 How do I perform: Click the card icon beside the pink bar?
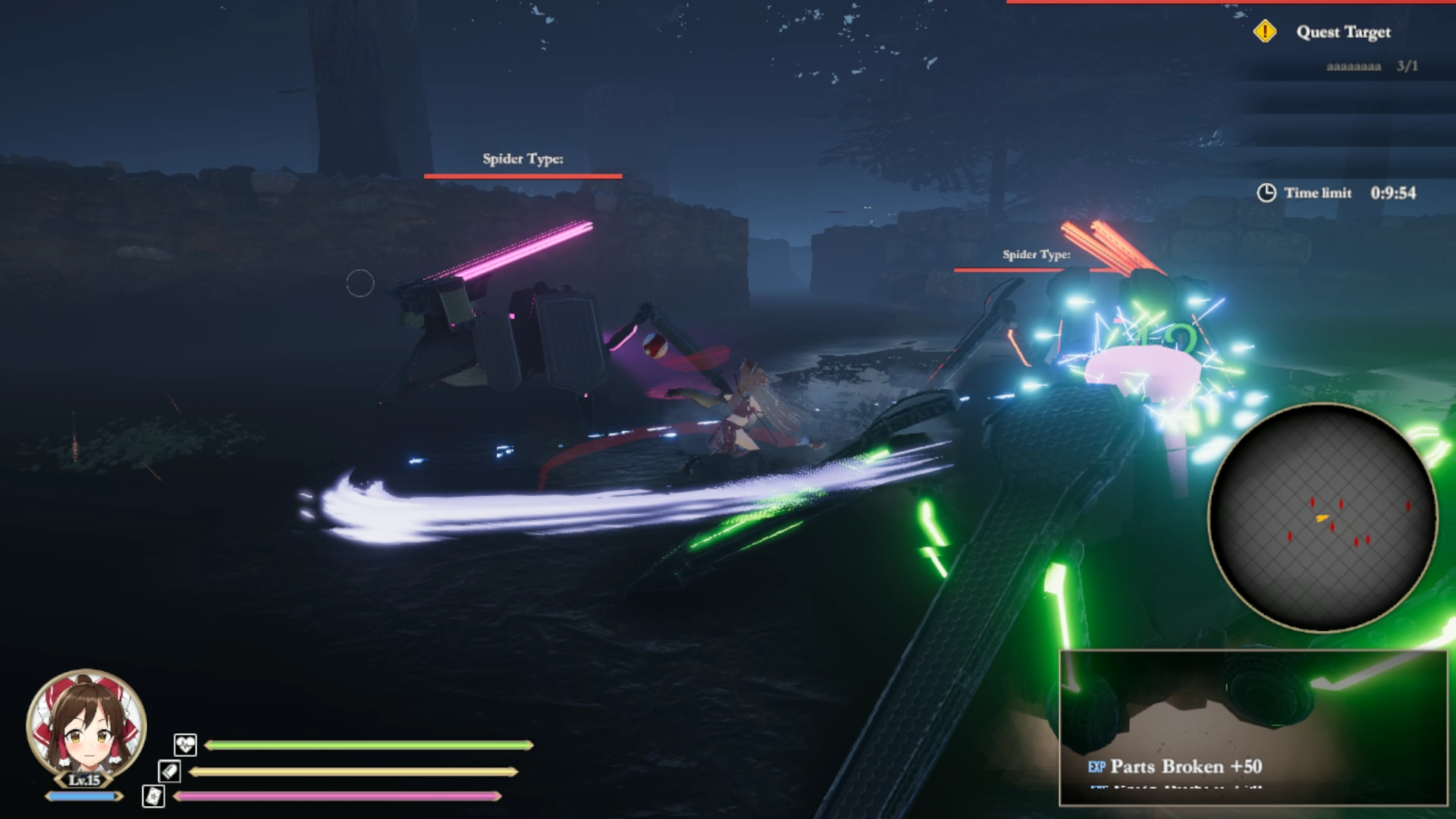point(153,796)
